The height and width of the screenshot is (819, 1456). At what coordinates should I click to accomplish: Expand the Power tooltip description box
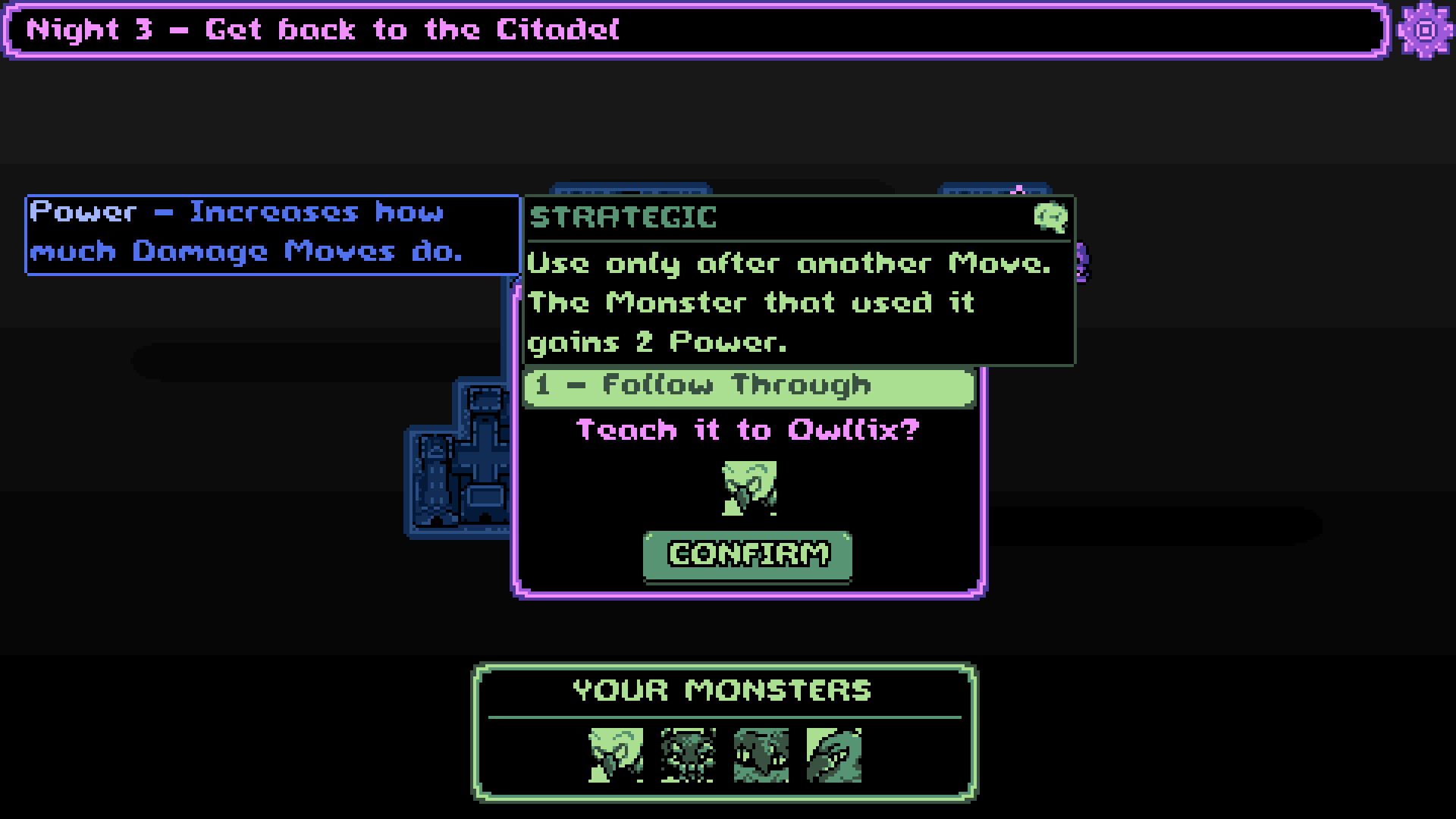tap(271, 233)
